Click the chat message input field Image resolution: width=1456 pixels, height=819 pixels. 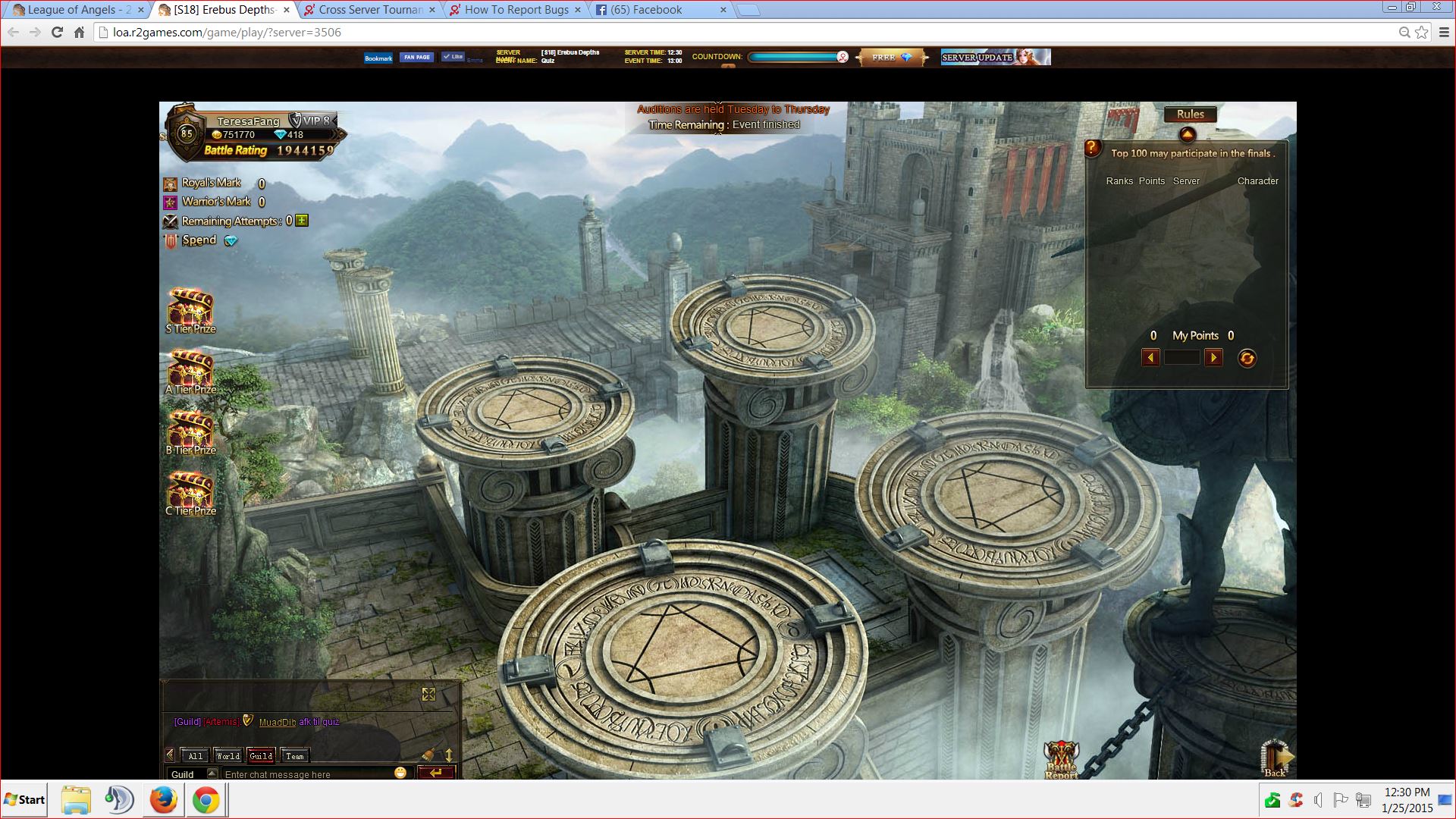point(303,774)
